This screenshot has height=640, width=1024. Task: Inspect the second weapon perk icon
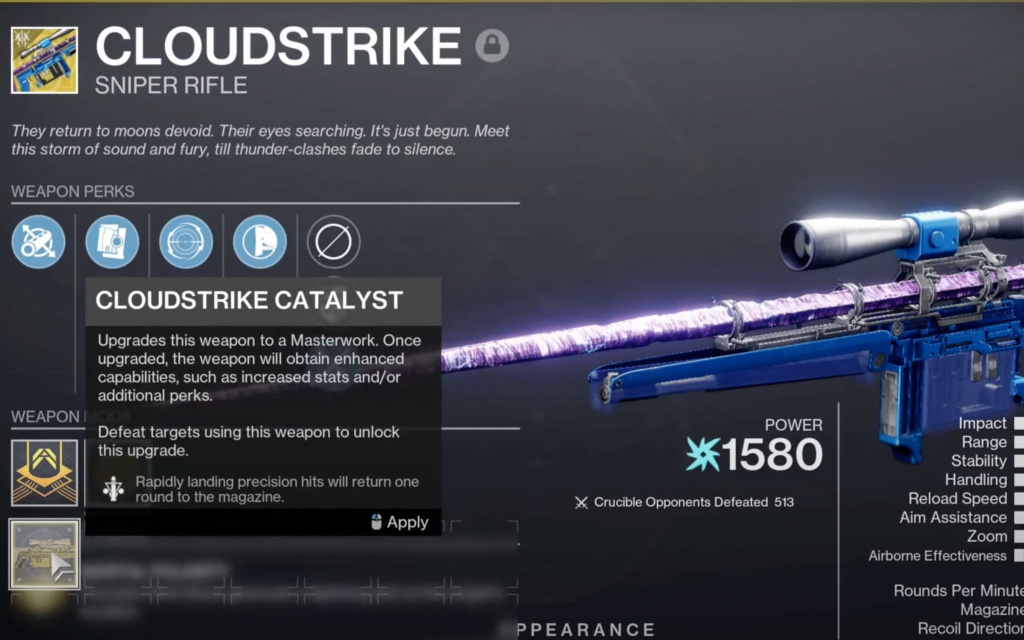click(112, 242)
